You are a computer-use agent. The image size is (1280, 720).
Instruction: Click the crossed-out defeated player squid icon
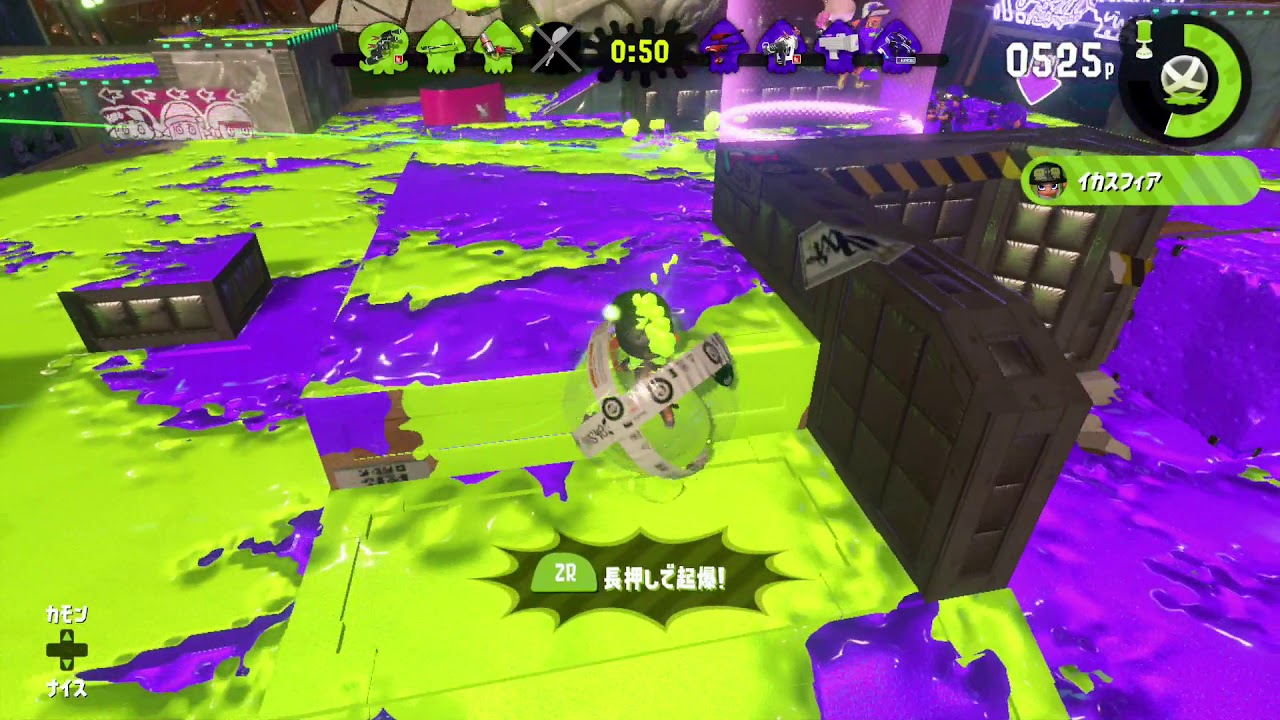556,48
